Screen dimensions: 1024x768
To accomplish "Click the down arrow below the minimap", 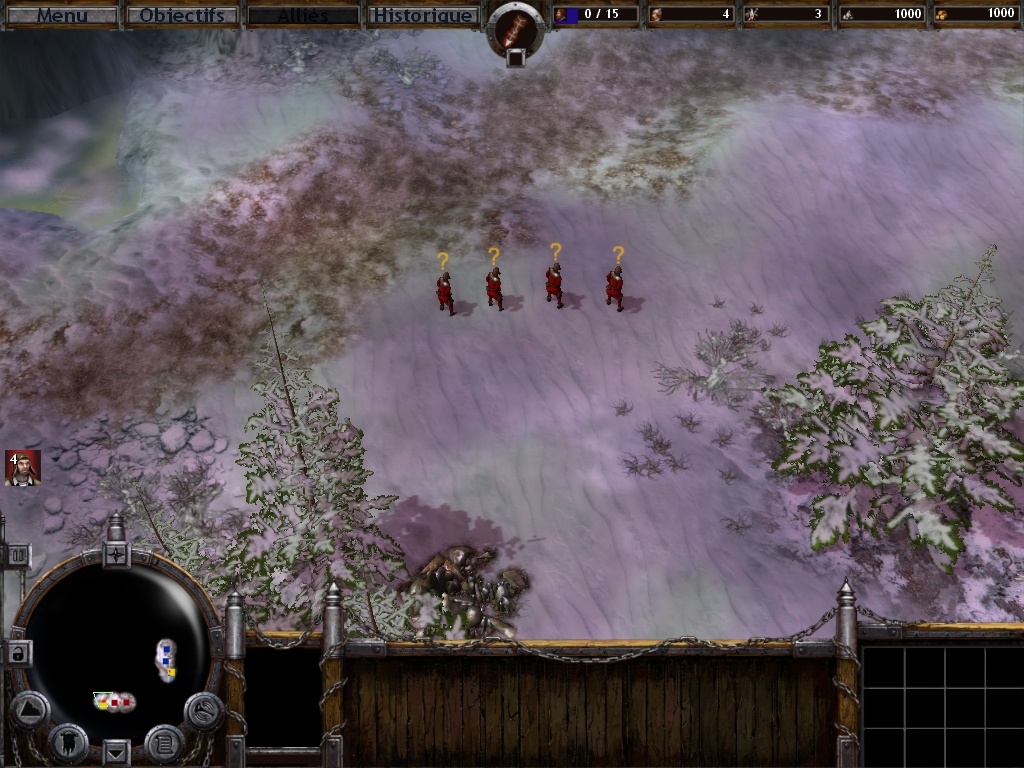I will pos(116,750).
